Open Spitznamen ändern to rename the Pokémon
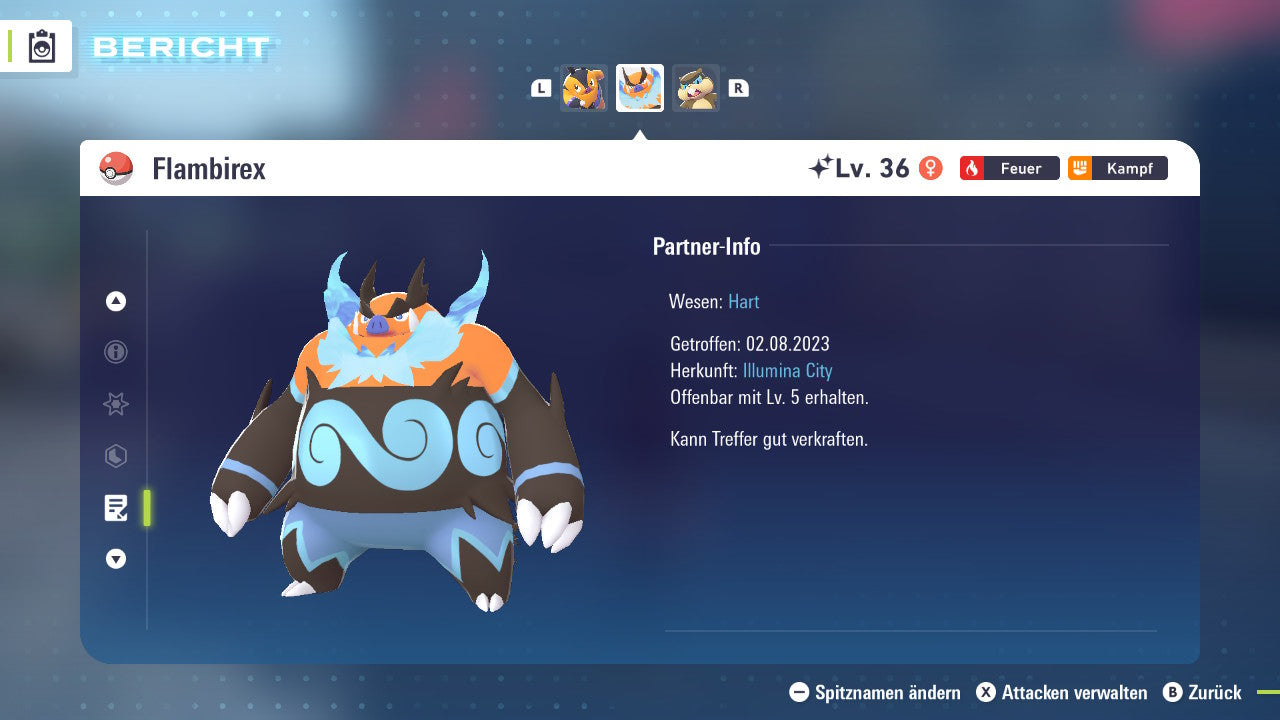 (878, 692)
